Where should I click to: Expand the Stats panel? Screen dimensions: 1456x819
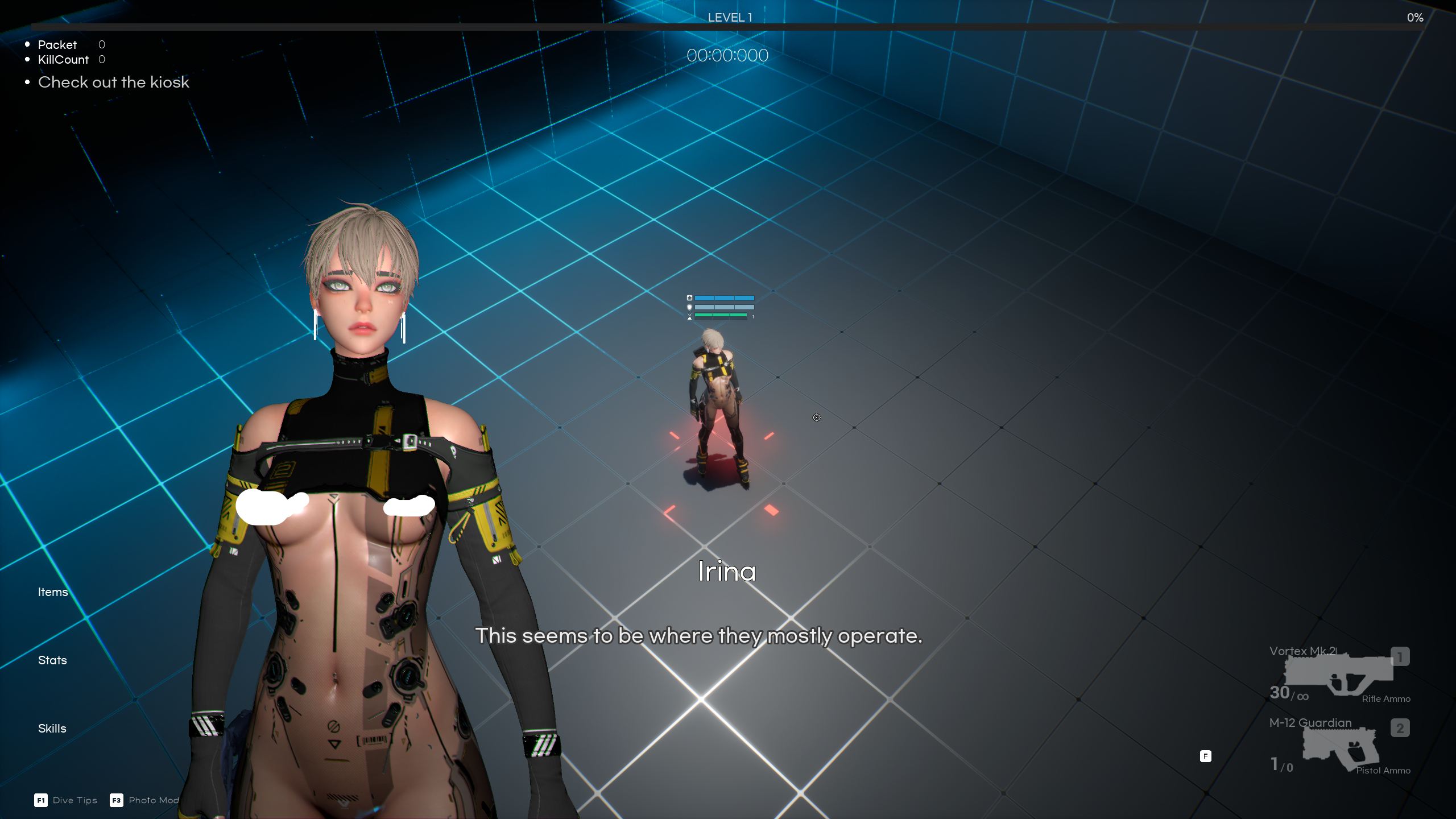(52, 660)
